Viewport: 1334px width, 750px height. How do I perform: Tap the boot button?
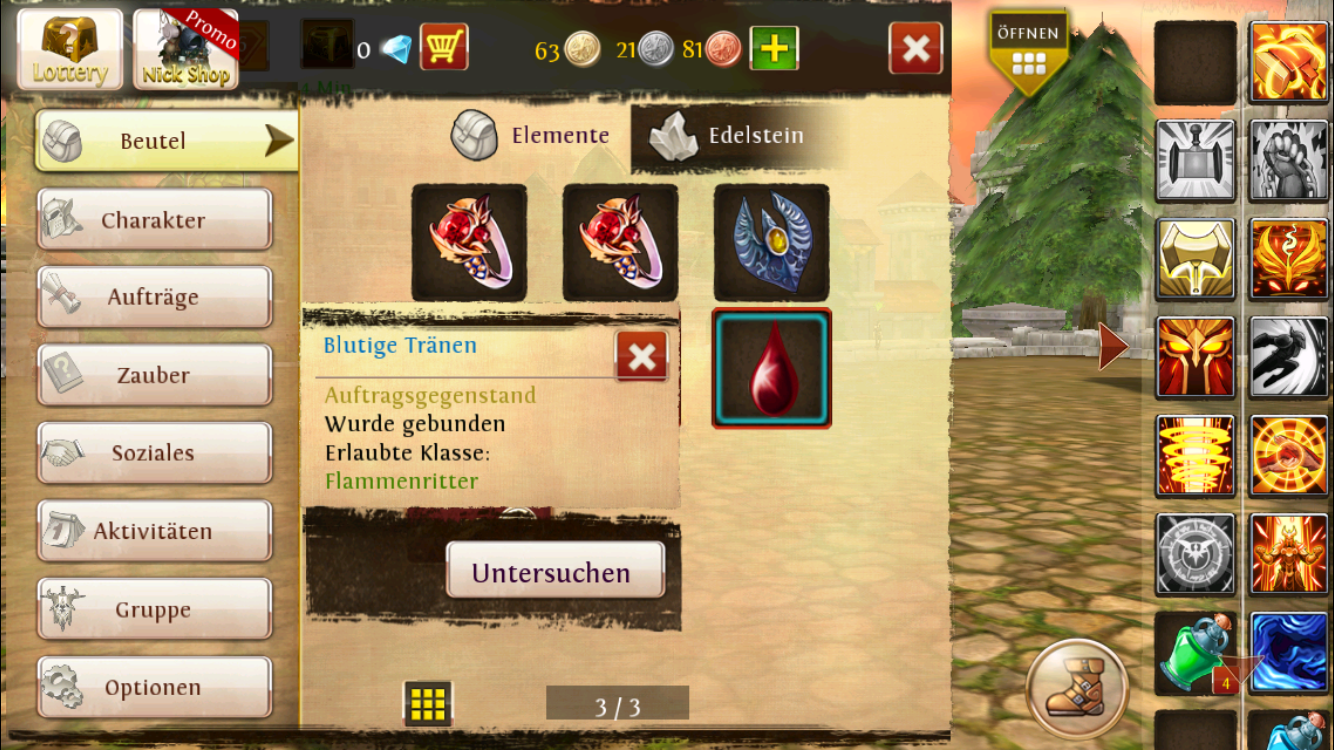point(1077,689)
